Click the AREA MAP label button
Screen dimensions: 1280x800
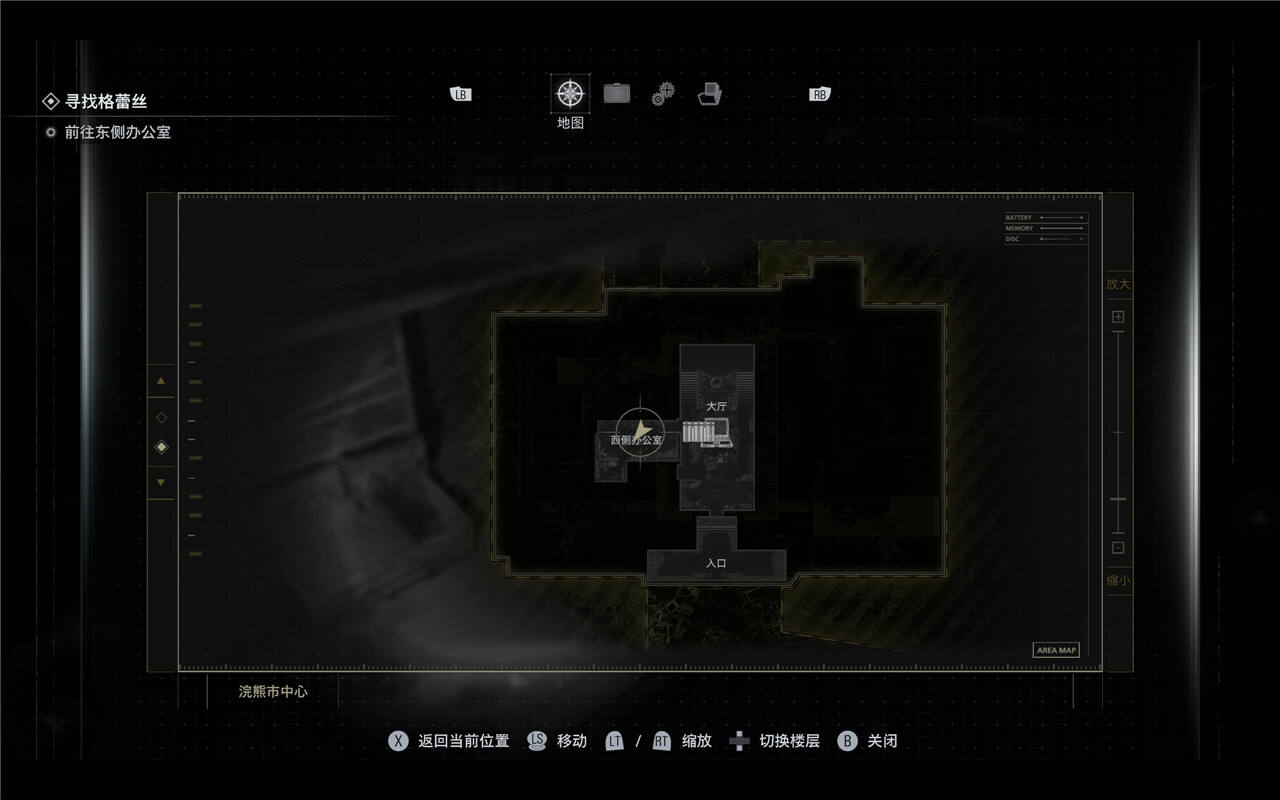(x=1056, y=650)
